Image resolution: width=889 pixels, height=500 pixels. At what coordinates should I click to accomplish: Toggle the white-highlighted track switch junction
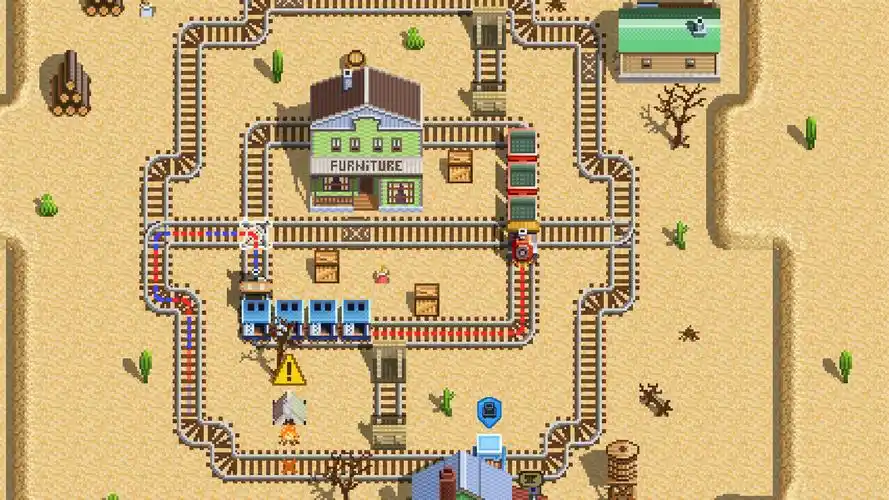pos(257,233)
